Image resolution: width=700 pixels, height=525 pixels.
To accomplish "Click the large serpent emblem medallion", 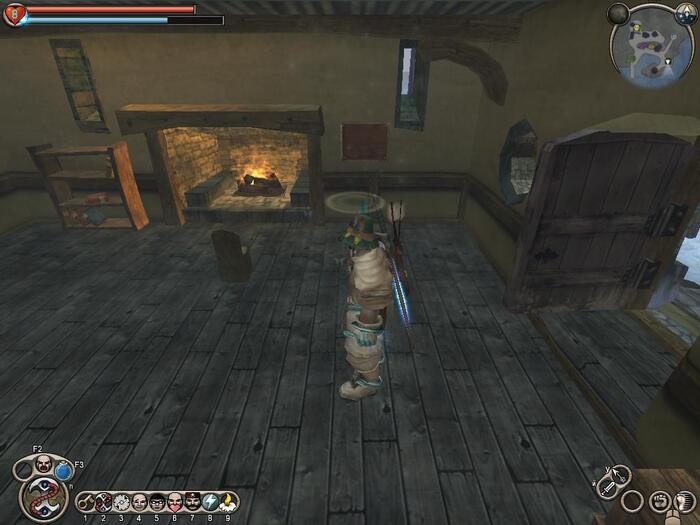I will point(43,497).
